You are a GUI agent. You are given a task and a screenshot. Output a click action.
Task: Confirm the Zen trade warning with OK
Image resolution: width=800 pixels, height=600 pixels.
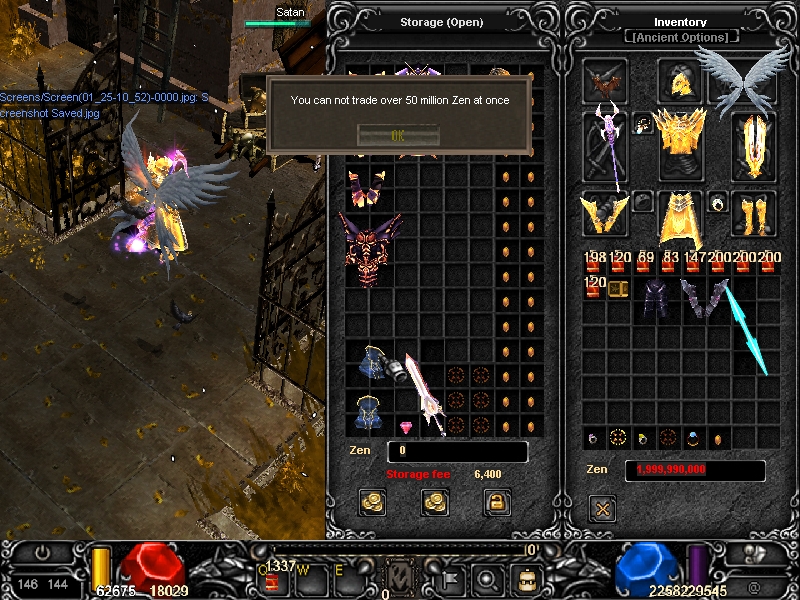pyautogui.click(x=397, y=135)
